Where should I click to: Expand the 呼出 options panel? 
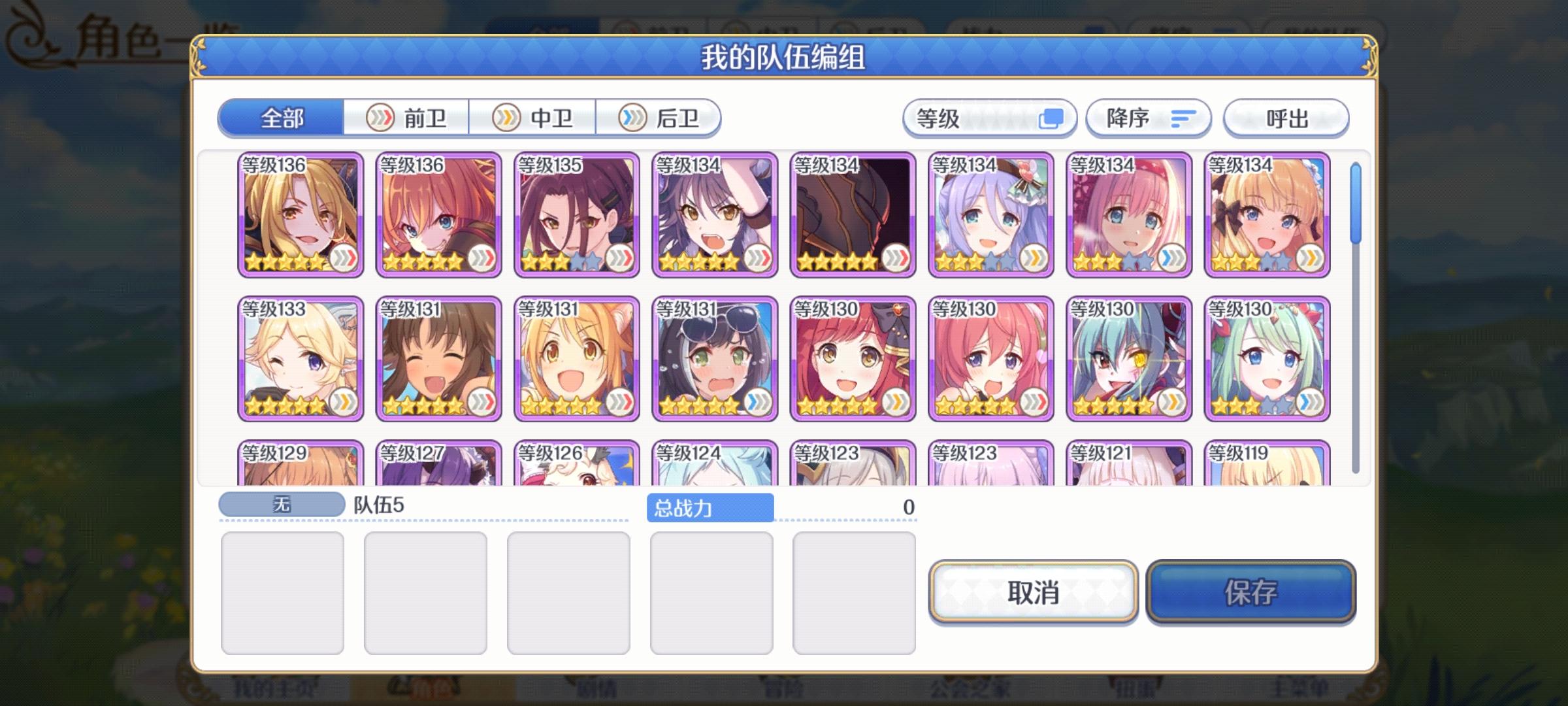(1285, 118)
